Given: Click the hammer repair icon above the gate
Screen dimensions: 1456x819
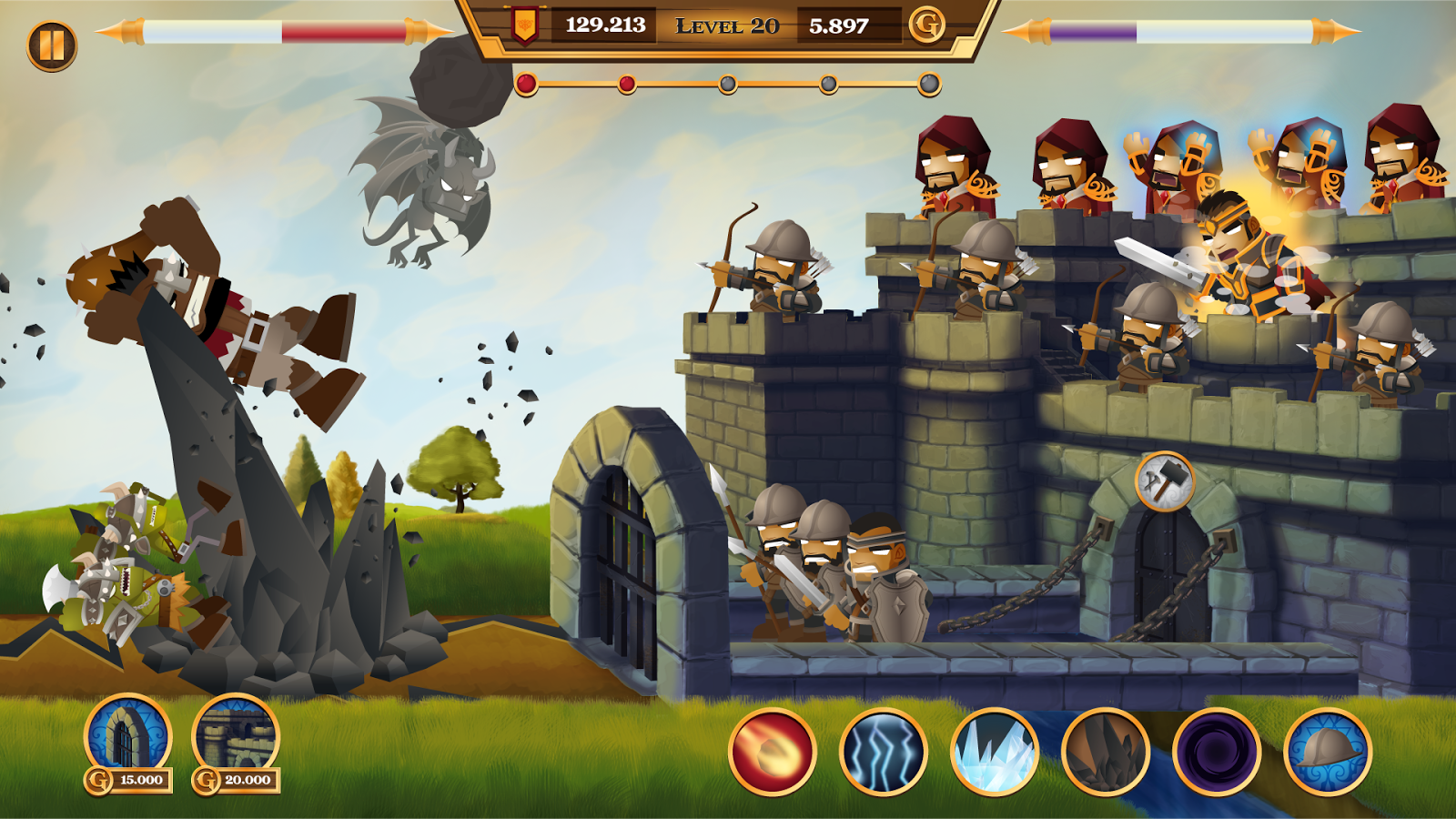Looking at the screenshot, I should point(1163,483).
